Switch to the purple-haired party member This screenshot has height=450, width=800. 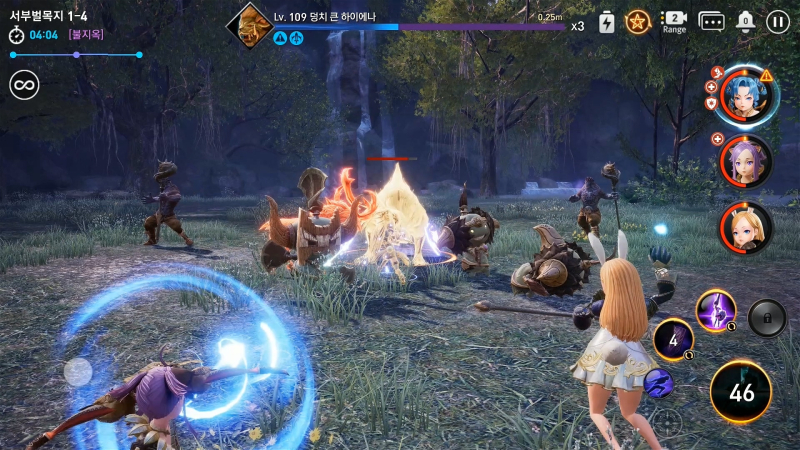click(746, 161)
